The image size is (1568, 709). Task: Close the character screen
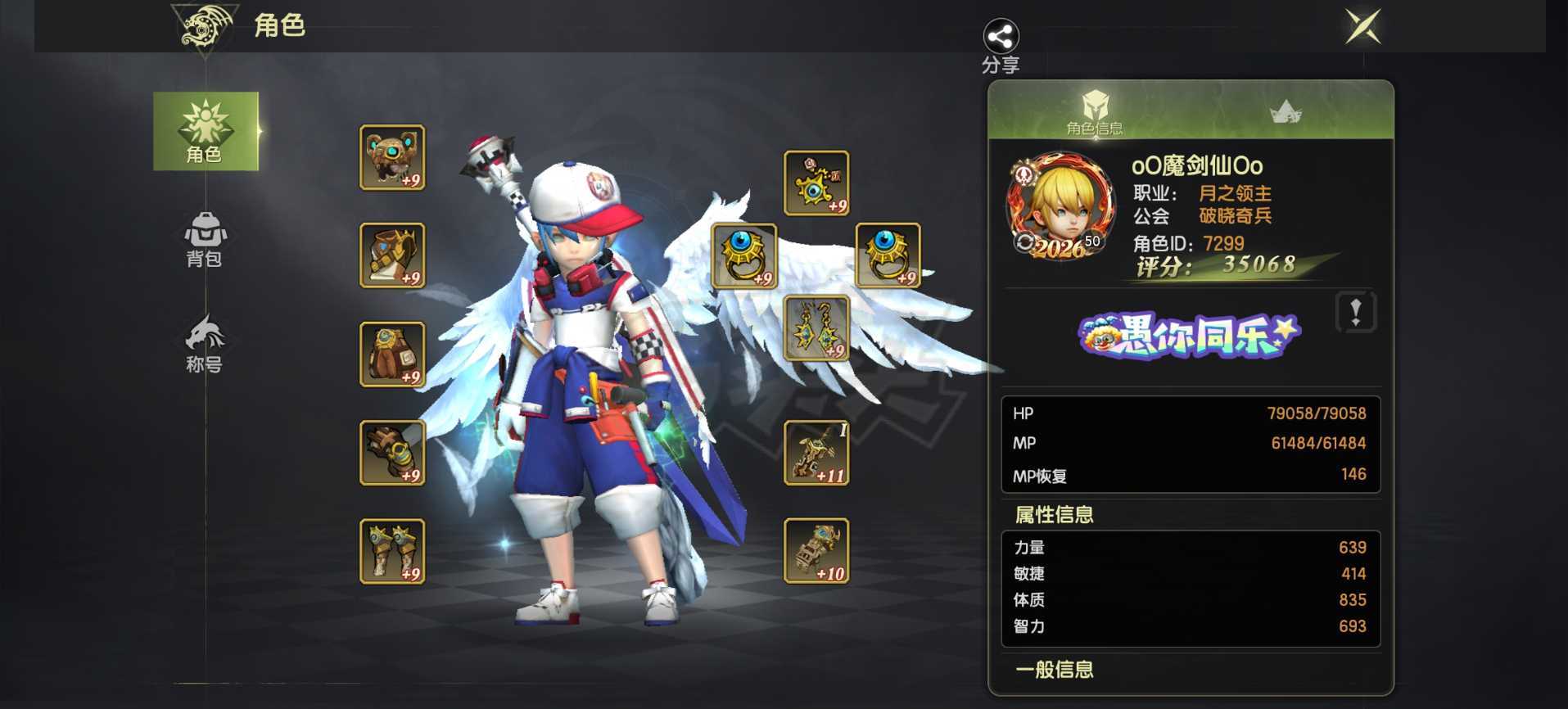click(1363, 27)
